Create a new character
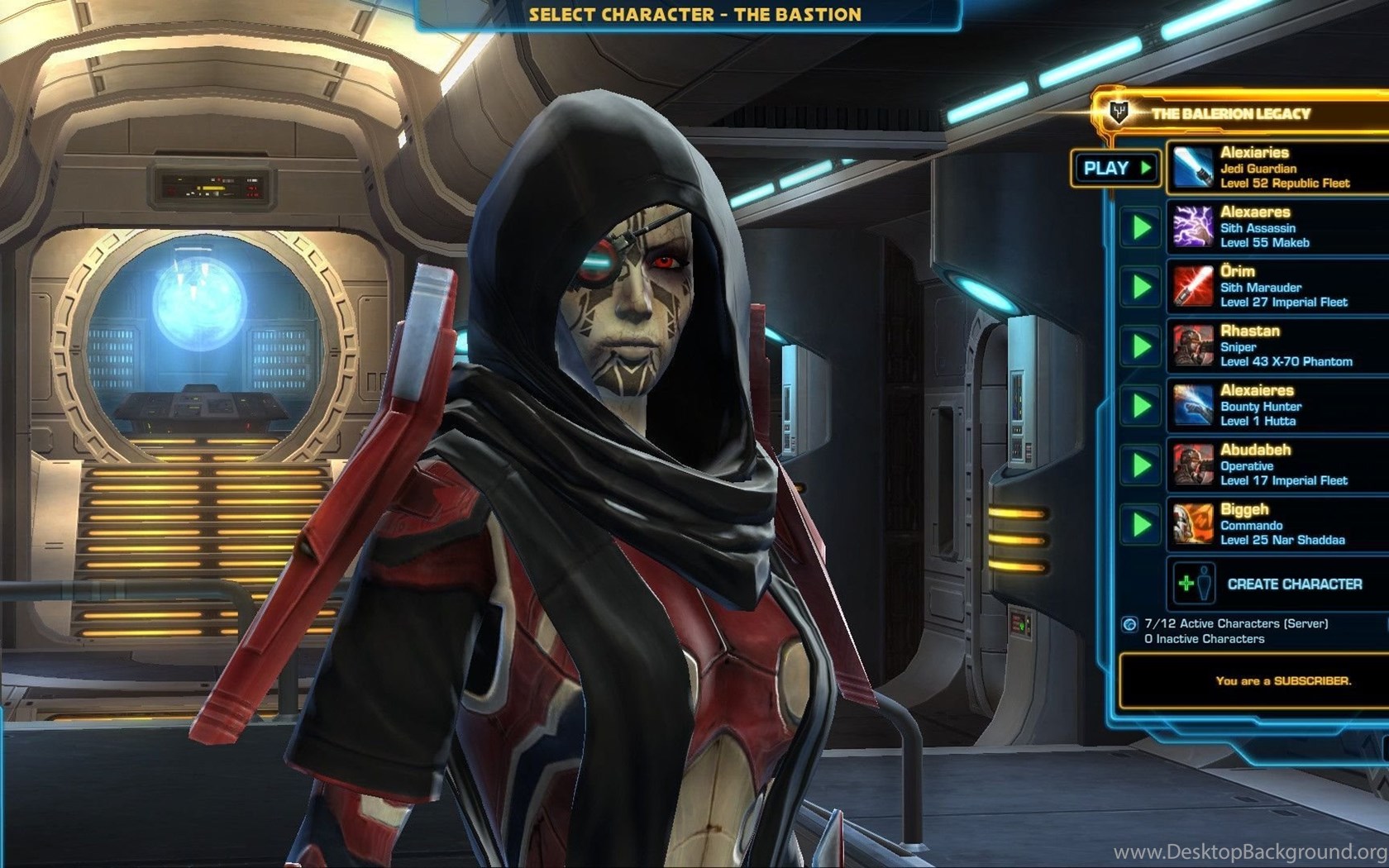 pyautogui.click(x=1277, y=584)
